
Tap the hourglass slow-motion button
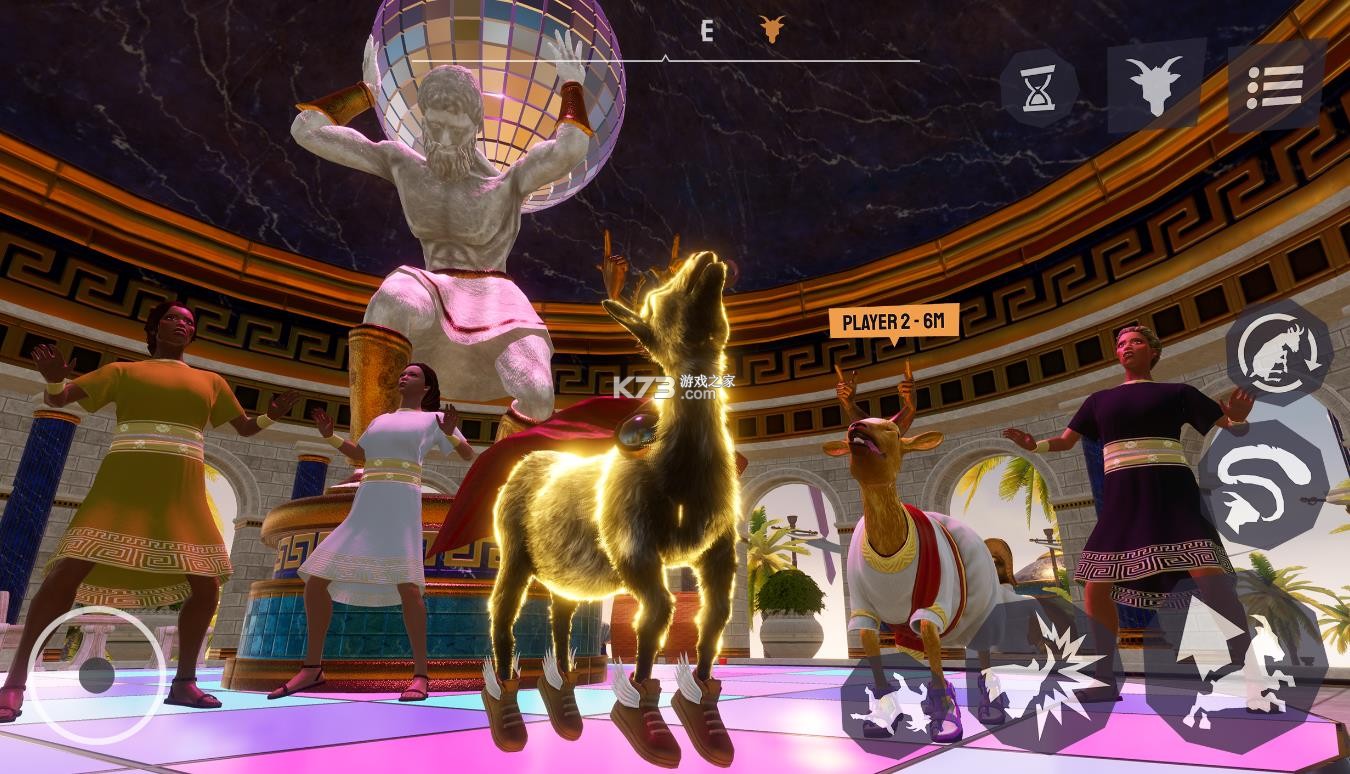point(1039,90)
